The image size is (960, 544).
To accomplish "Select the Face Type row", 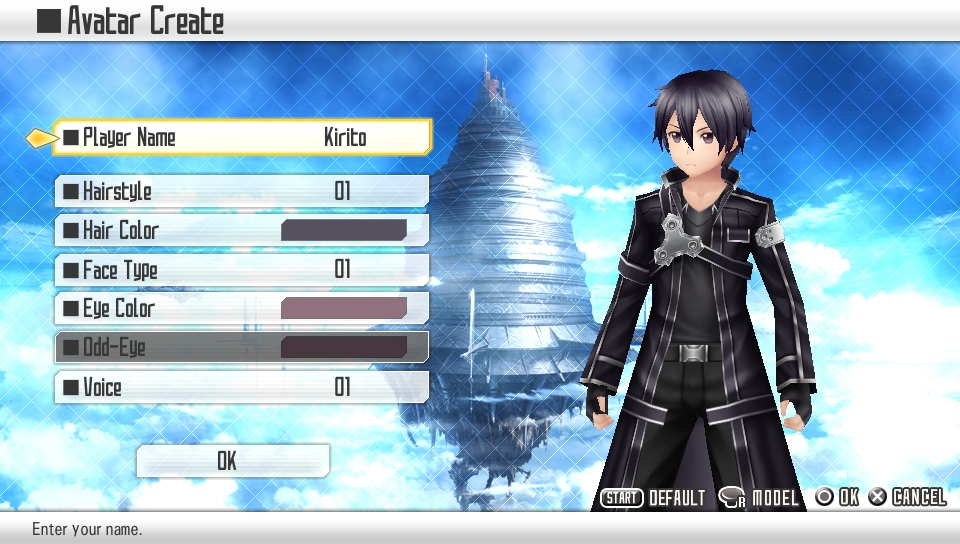I will point(242,269).
